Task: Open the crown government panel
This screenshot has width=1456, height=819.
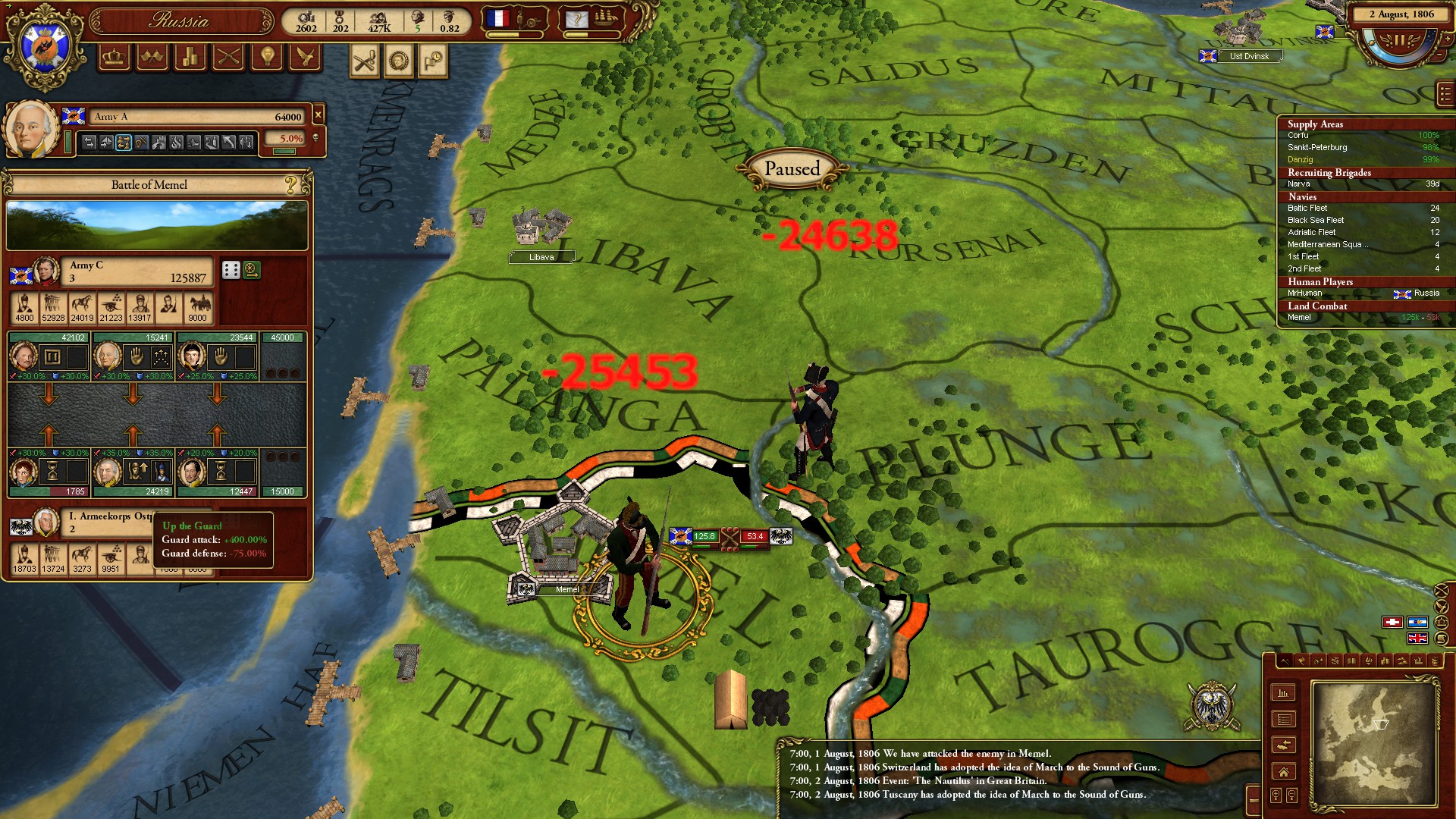Action: [115, 58]
